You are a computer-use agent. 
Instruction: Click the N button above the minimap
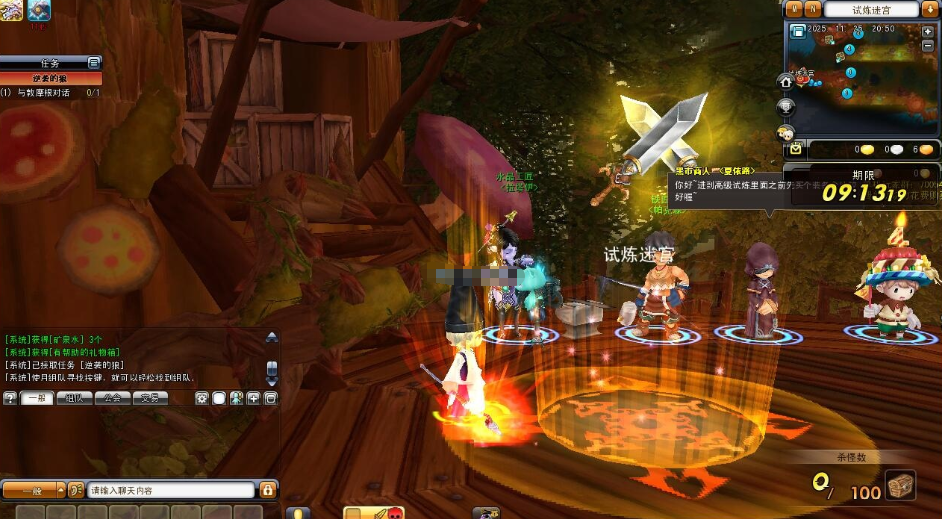813,9
